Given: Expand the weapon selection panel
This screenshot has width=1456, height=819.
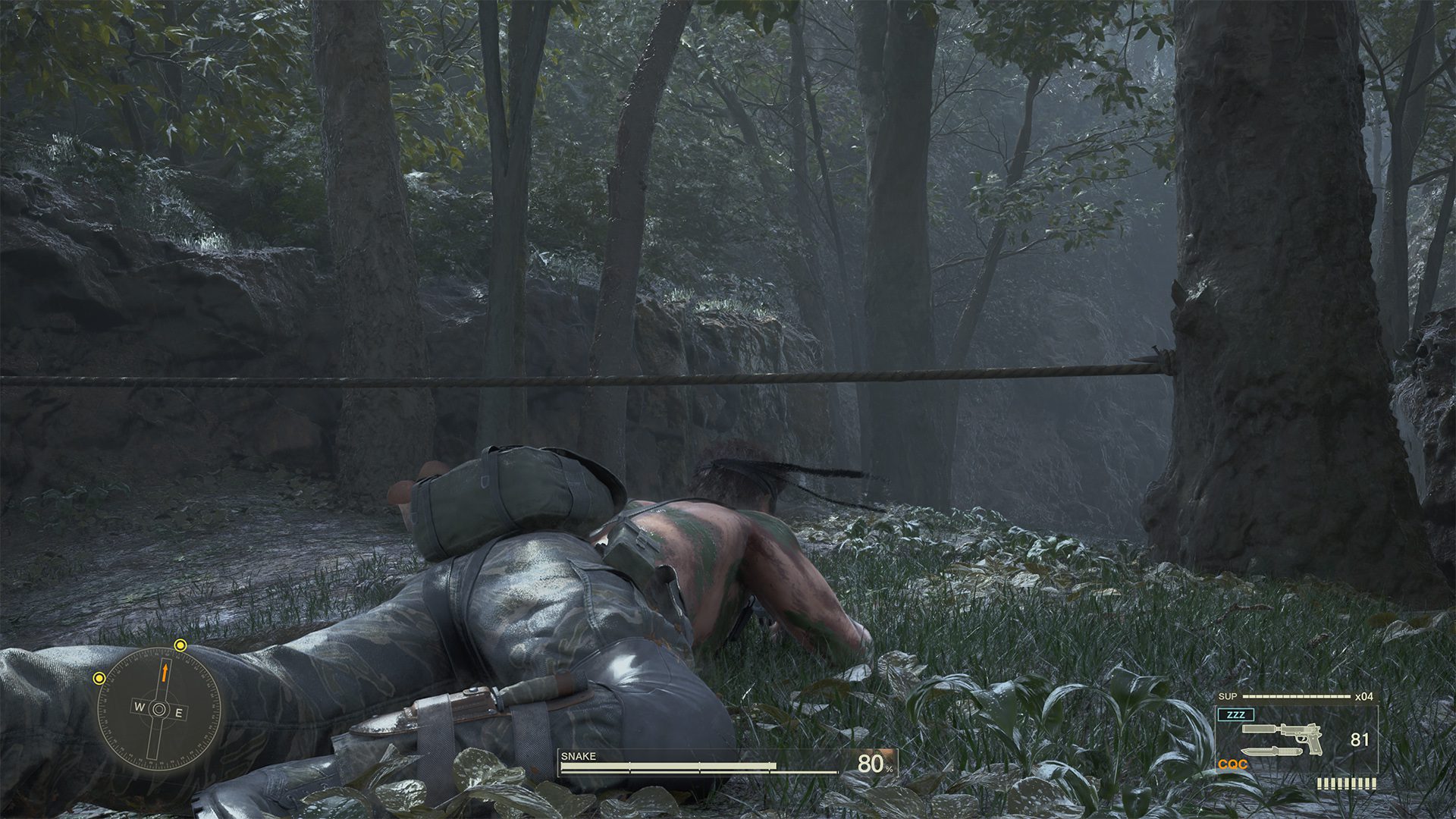Looking at the screenshot, I should point(1297,739).
